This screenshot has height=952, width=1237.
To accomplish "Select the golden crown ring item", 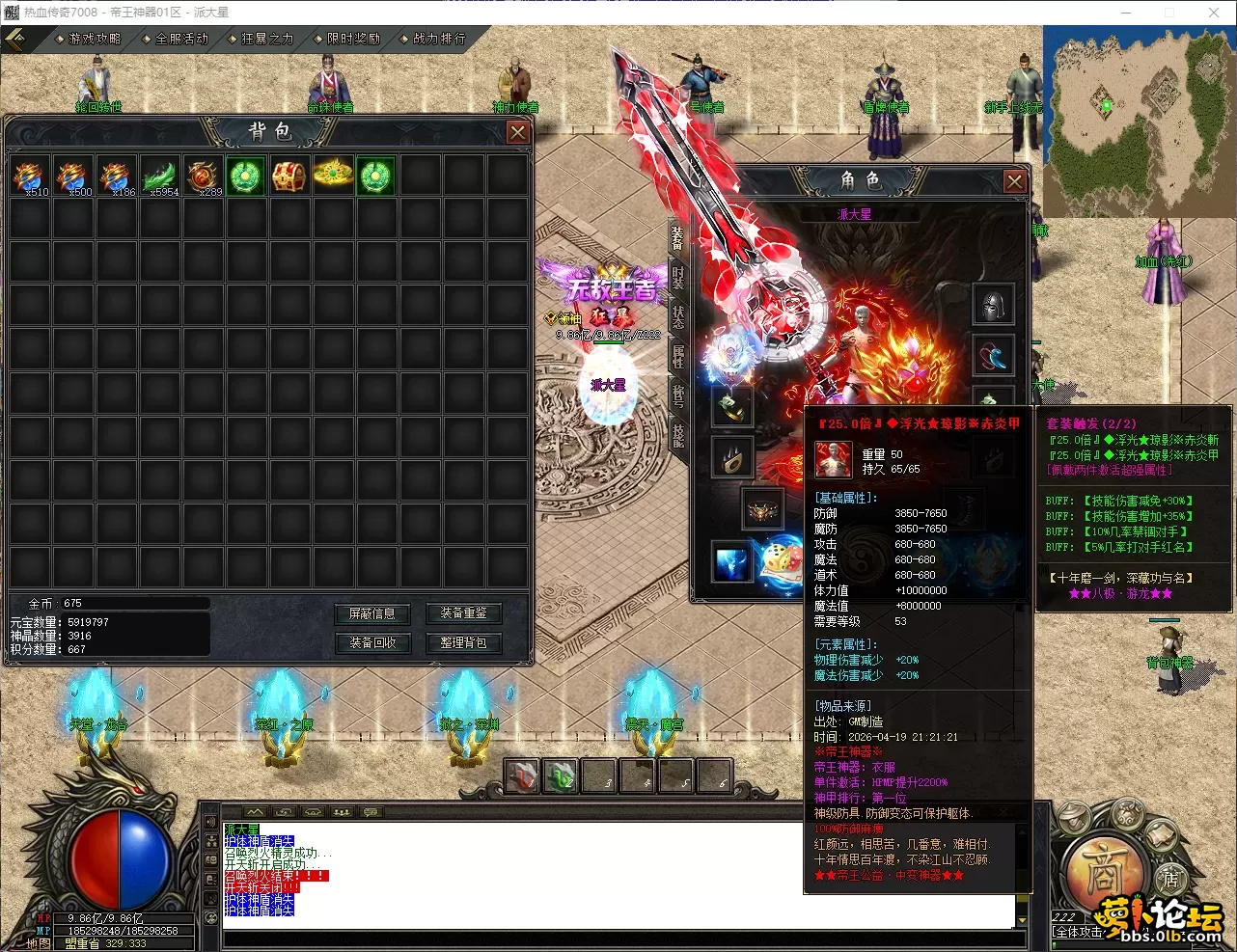I will tap(332, 177).
